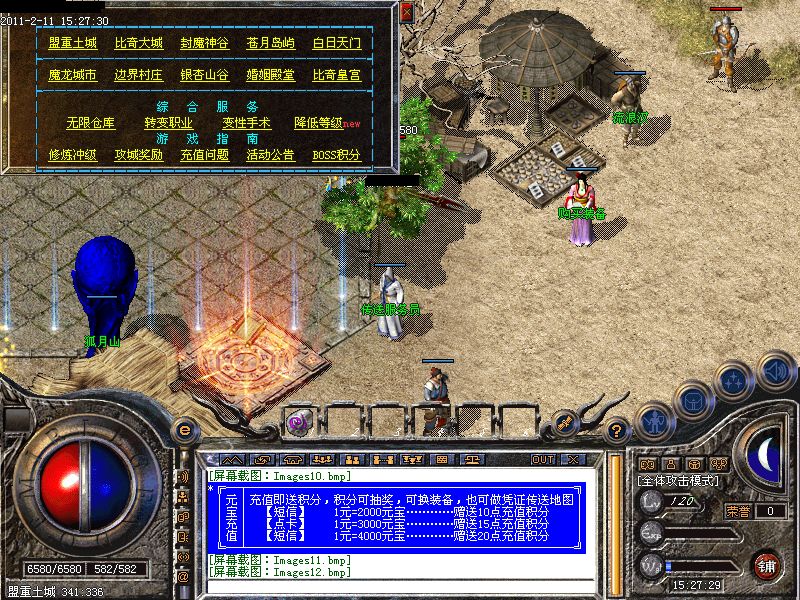
Task: Travel to 苍月岛屿 via menu link
Action: coord(270,44)
